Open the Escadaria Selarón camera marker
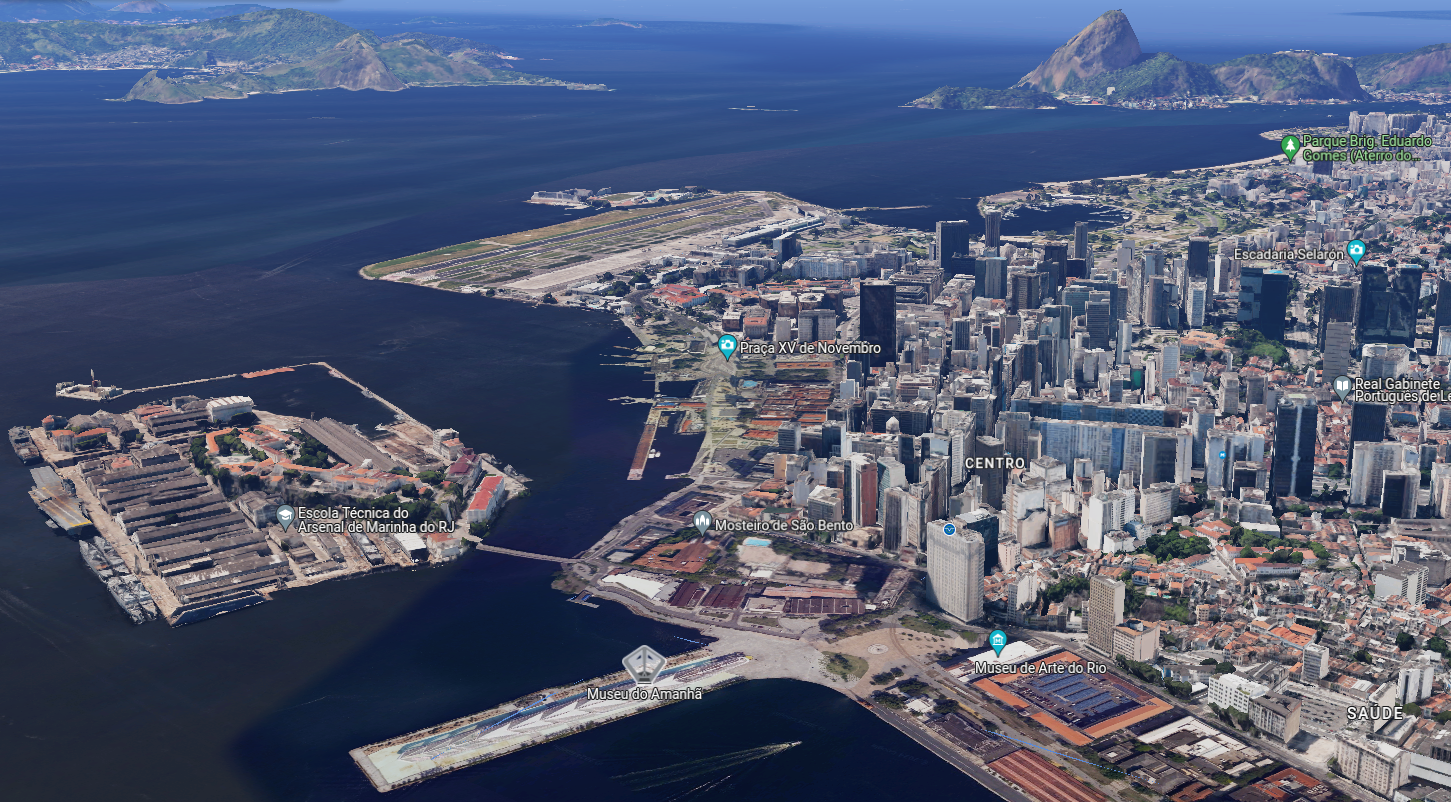The image size is (1451, 802). (1356, 250)
